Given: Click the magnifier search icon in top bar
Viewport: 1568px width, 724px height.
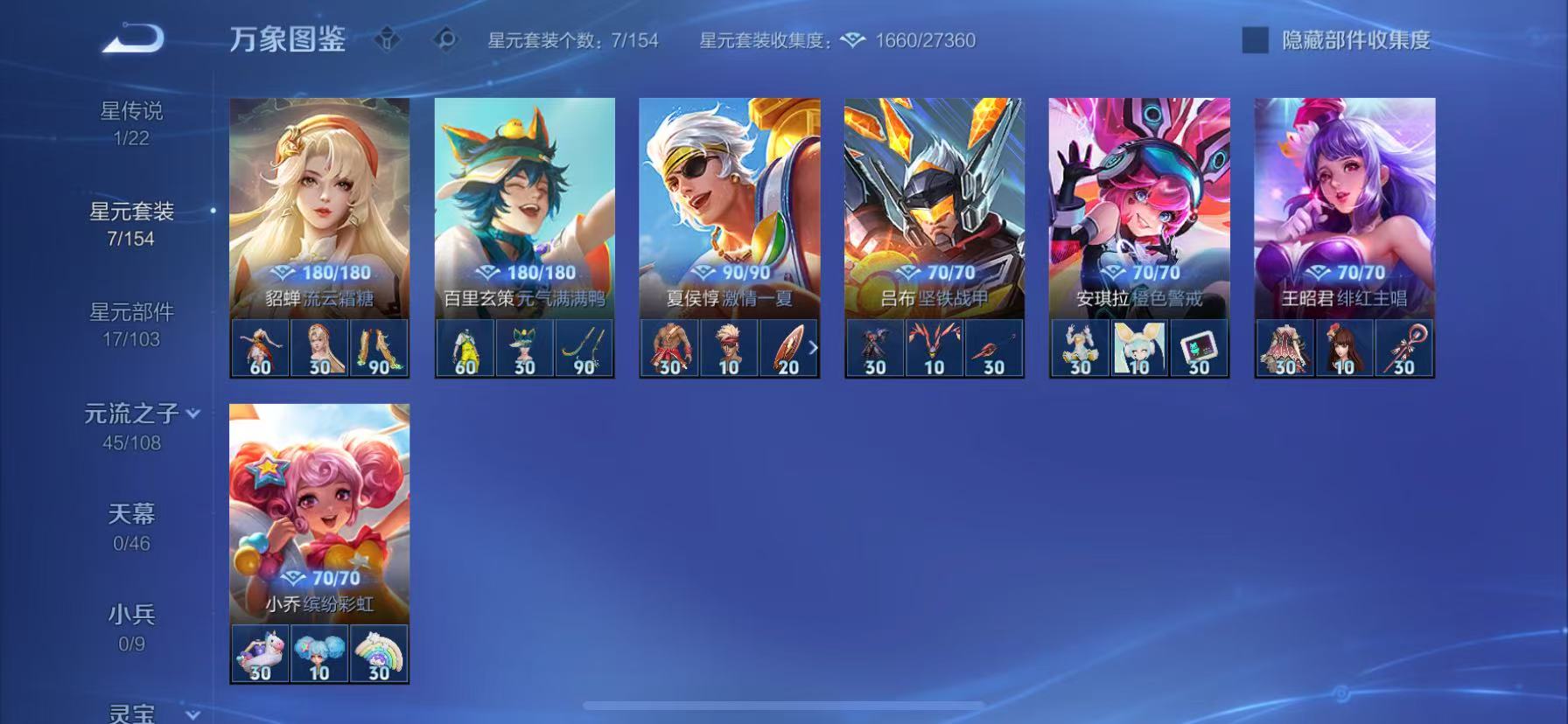Looking at the screenshot, I should [444, 39].
